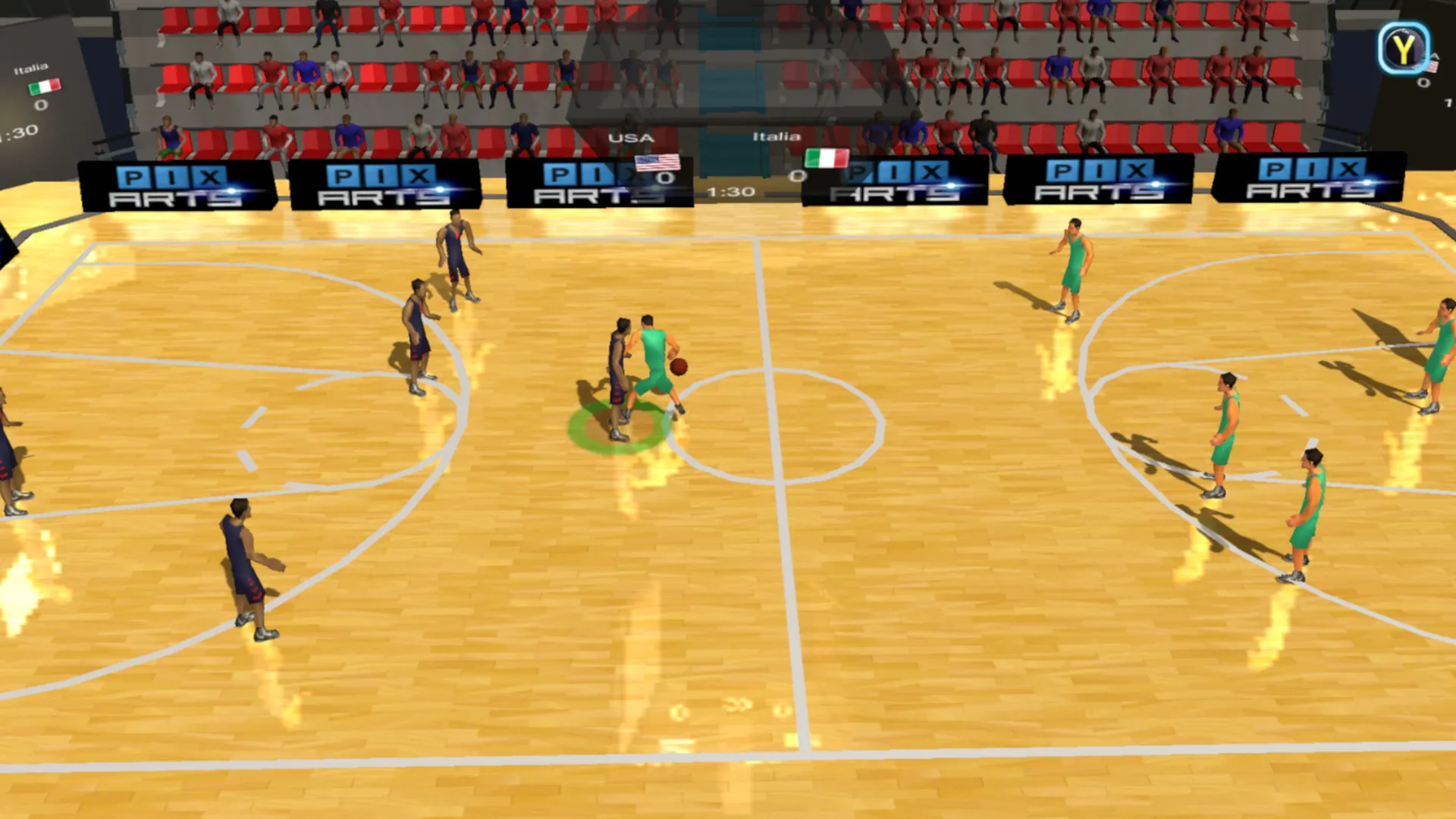Image resolution: width=1456 pixels, height=819 pixels.
Task: Click the USA score zero to toggle score display
Action: click(x=668, y=178)
